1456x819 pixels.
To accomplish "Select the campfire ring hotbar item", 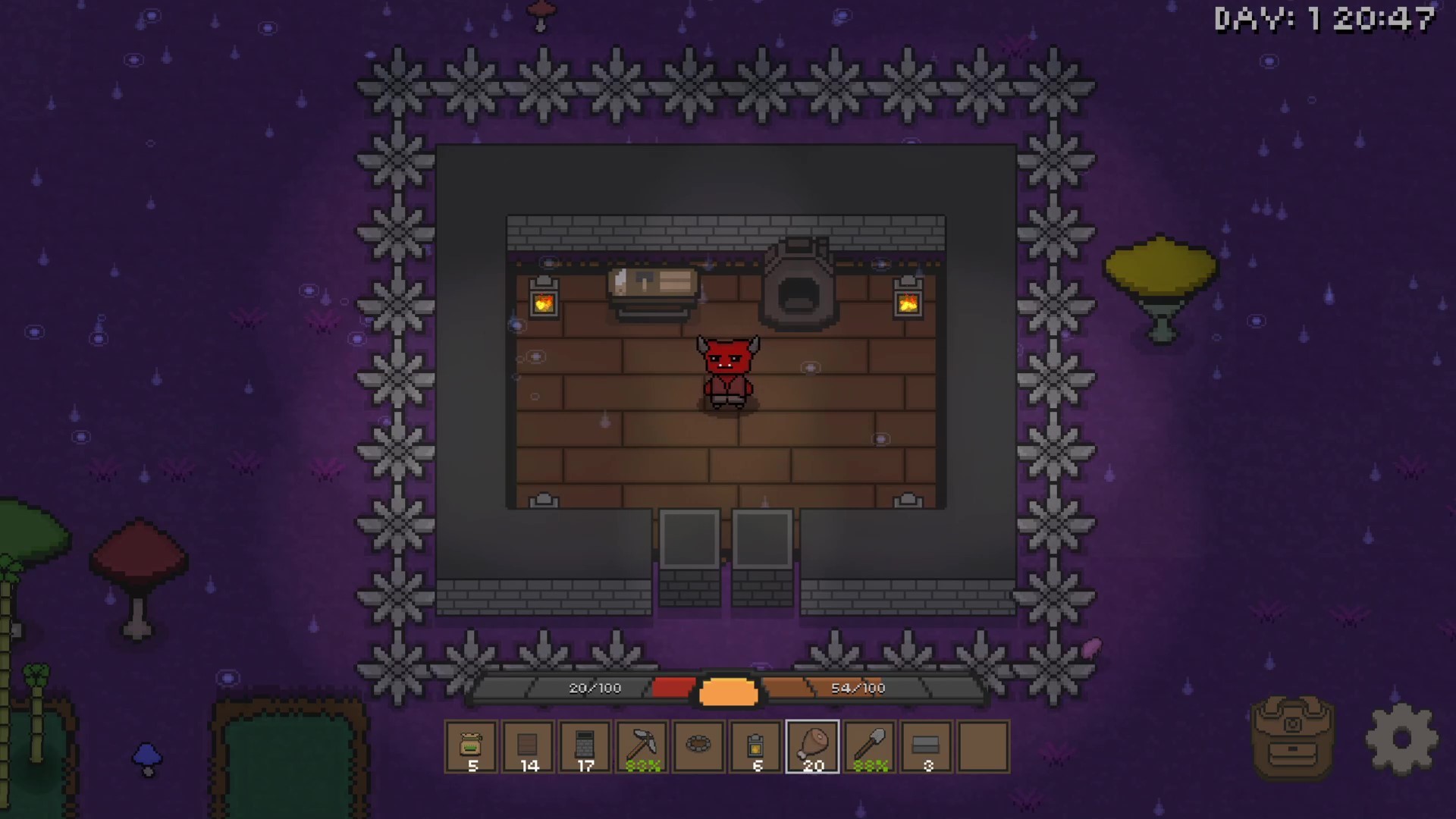I will (x=698, y=747).
